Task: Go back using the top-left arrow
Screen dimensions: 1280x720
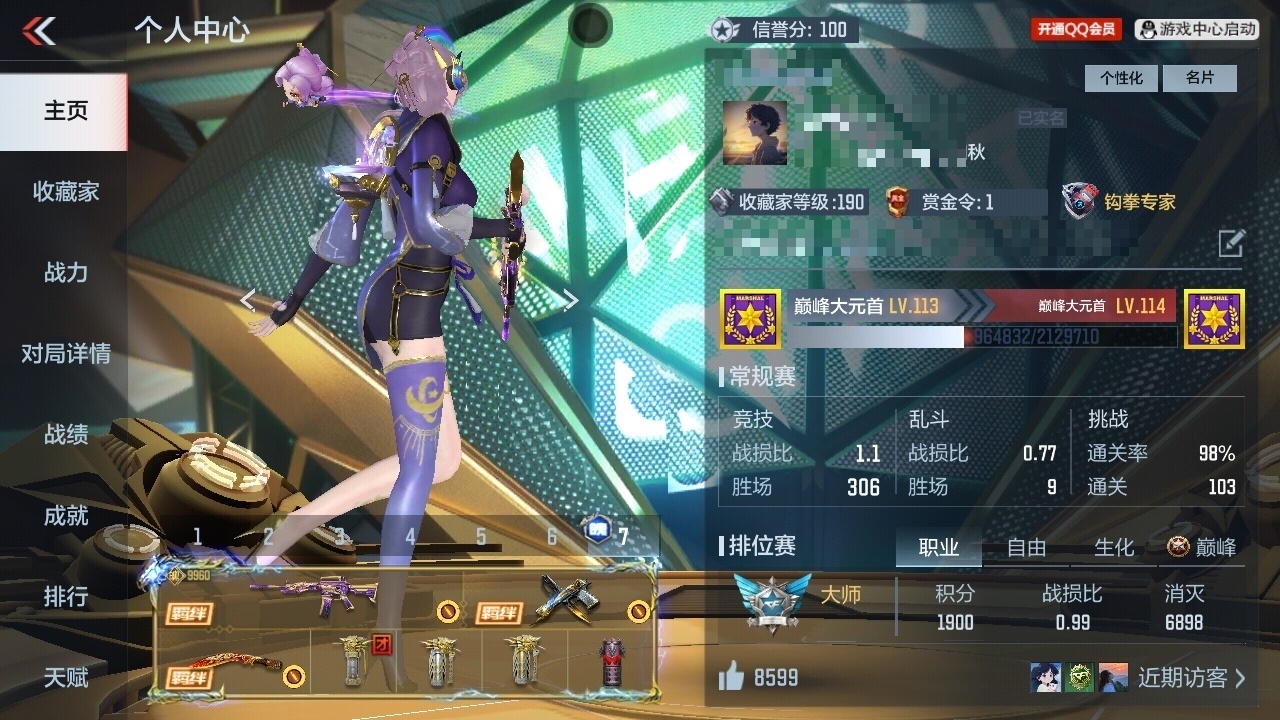Action: tap(40, 31)
